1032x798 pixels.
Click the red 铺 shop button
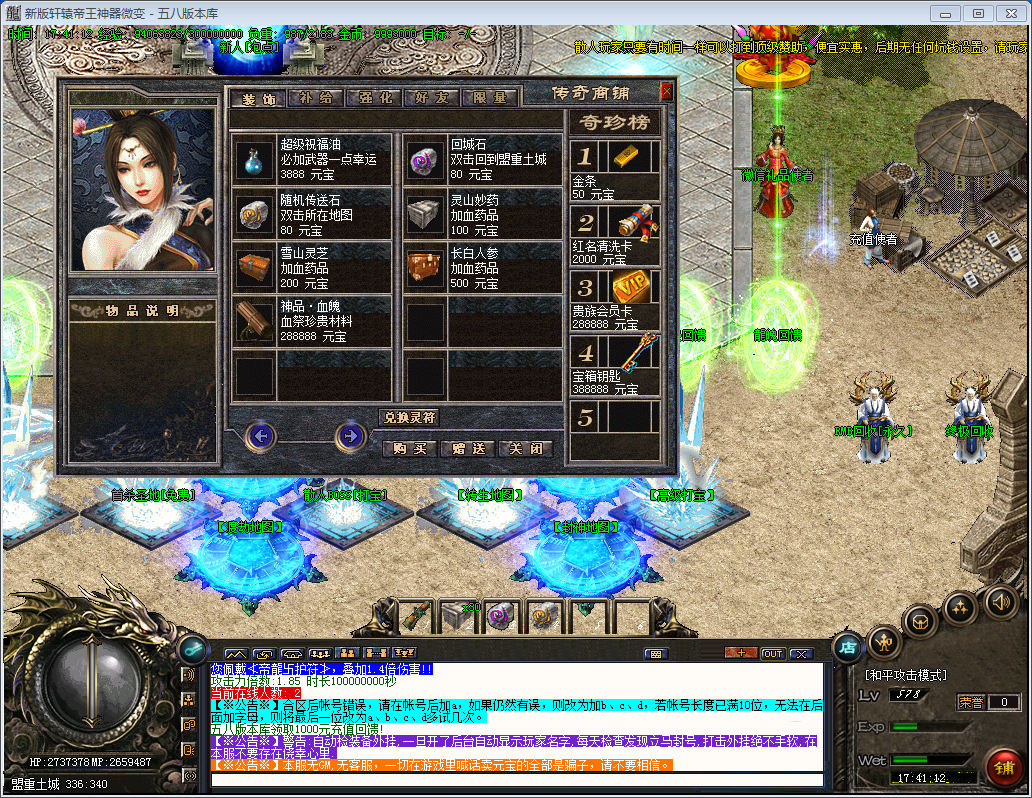point(1003,767)
